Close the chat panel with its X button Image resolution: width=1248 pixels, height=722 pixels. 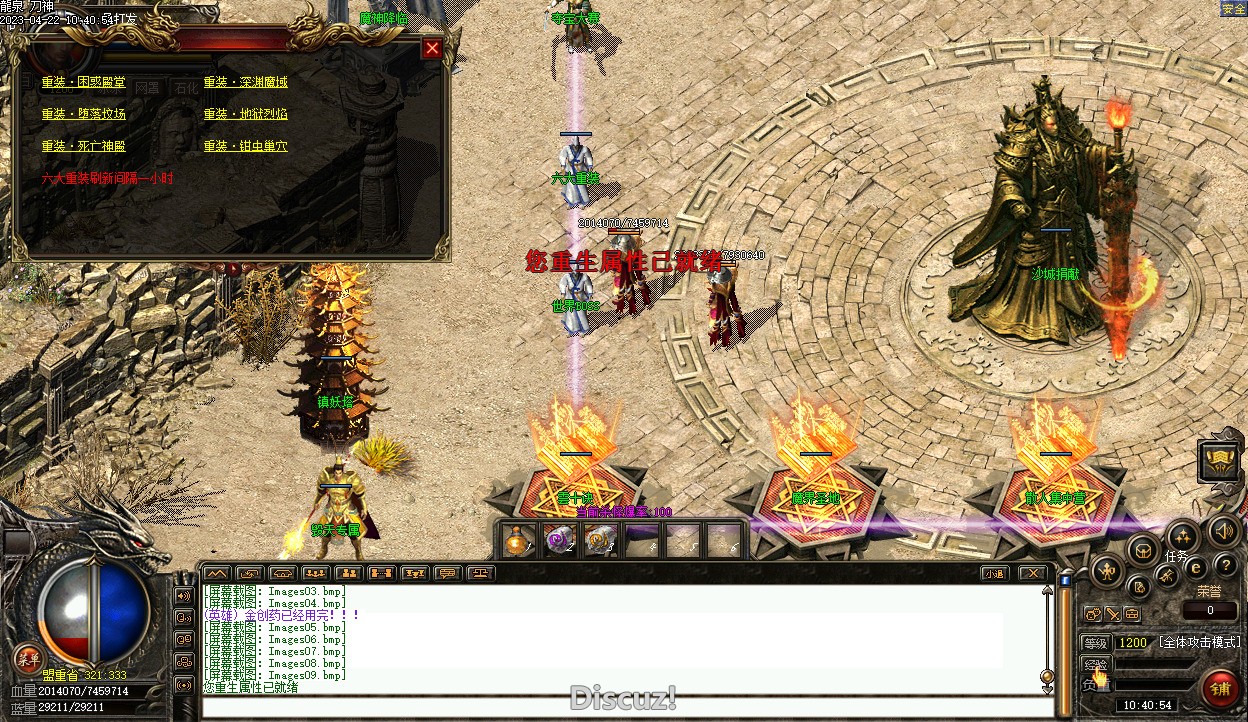click(x=1032, y=573)
